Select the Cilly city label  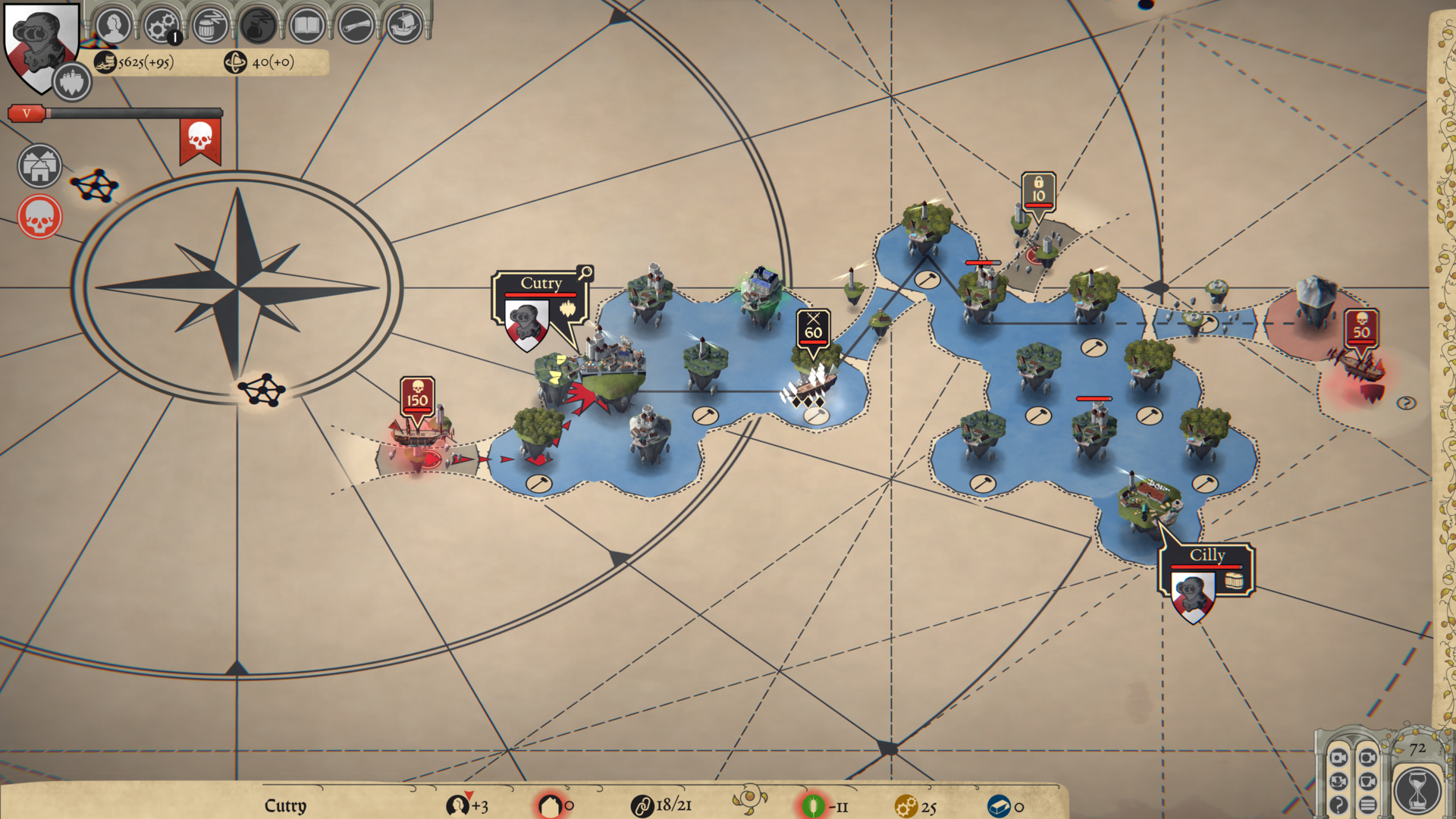tap(1207, 556)
